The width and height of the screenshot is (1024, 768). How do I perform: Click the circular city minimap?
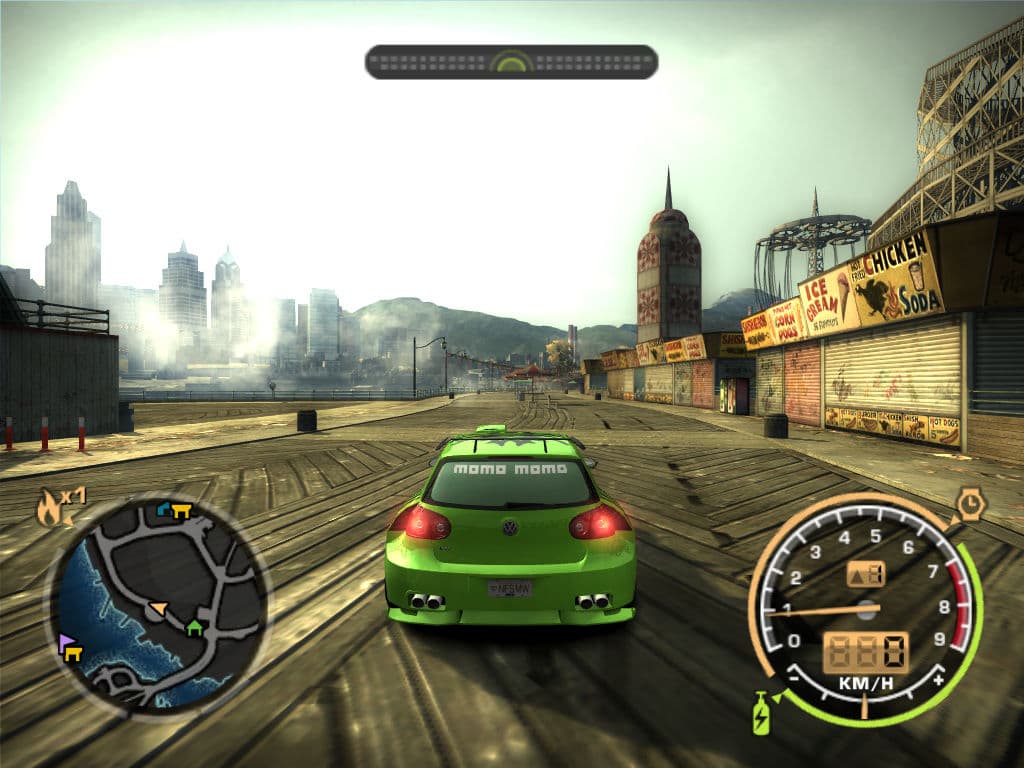(157, 603)
